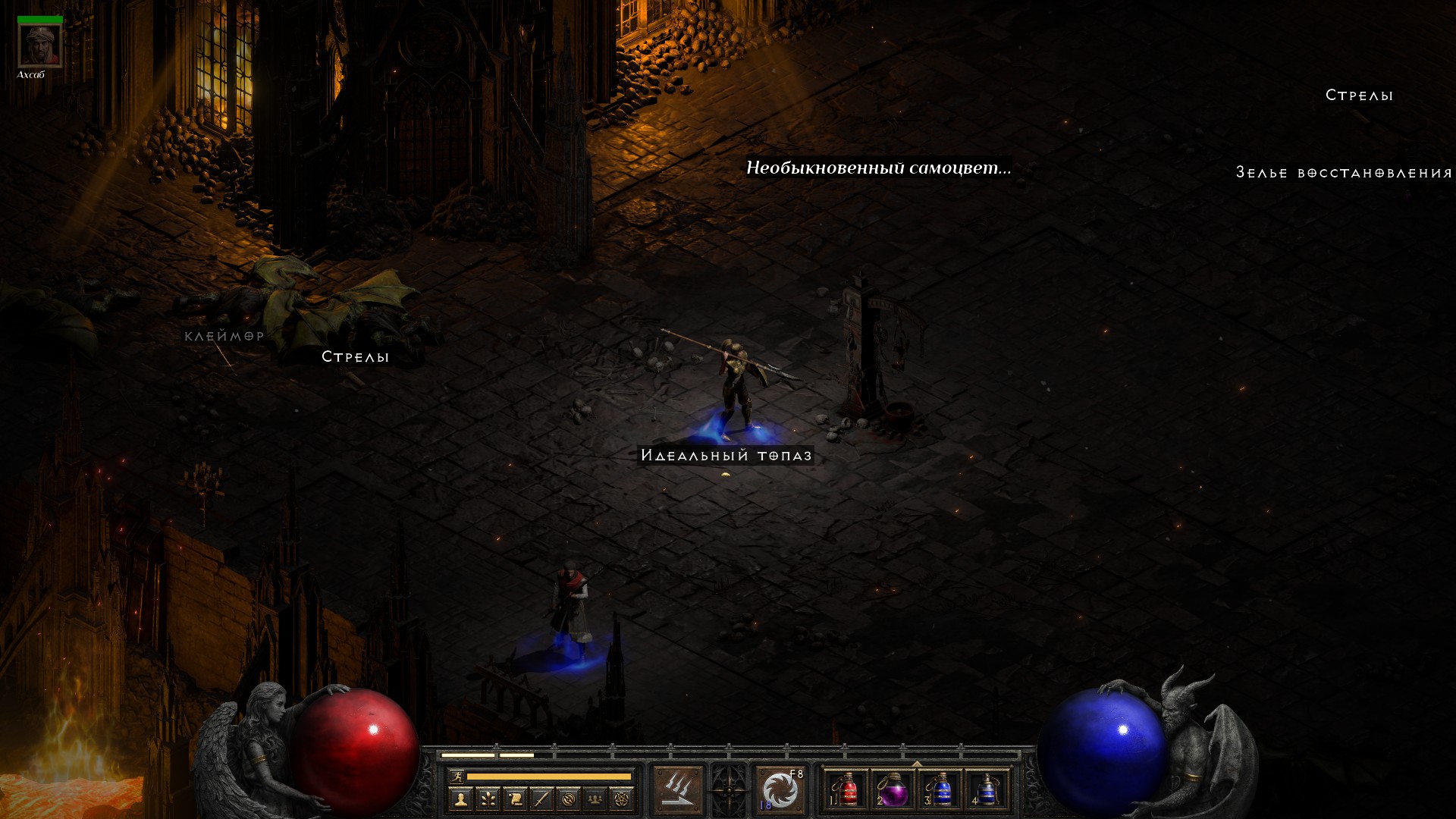This screenshot has width=1456, height=819.
Task: Expand the potion belt with the arrow
Action: pyautogui.click(x=917, y=764)
